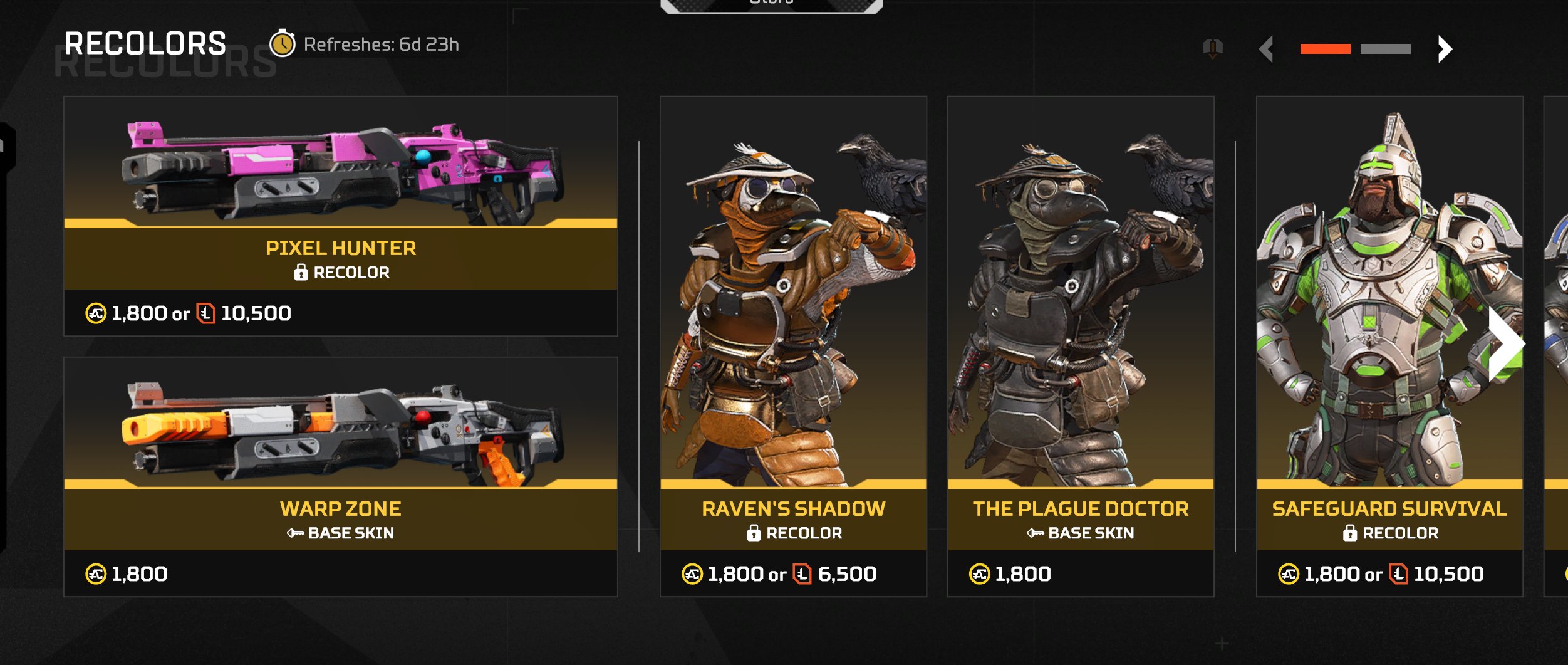
Task: Switch to the second gray page indicator
Action: pyautogui.click(x=1385, y=49)
